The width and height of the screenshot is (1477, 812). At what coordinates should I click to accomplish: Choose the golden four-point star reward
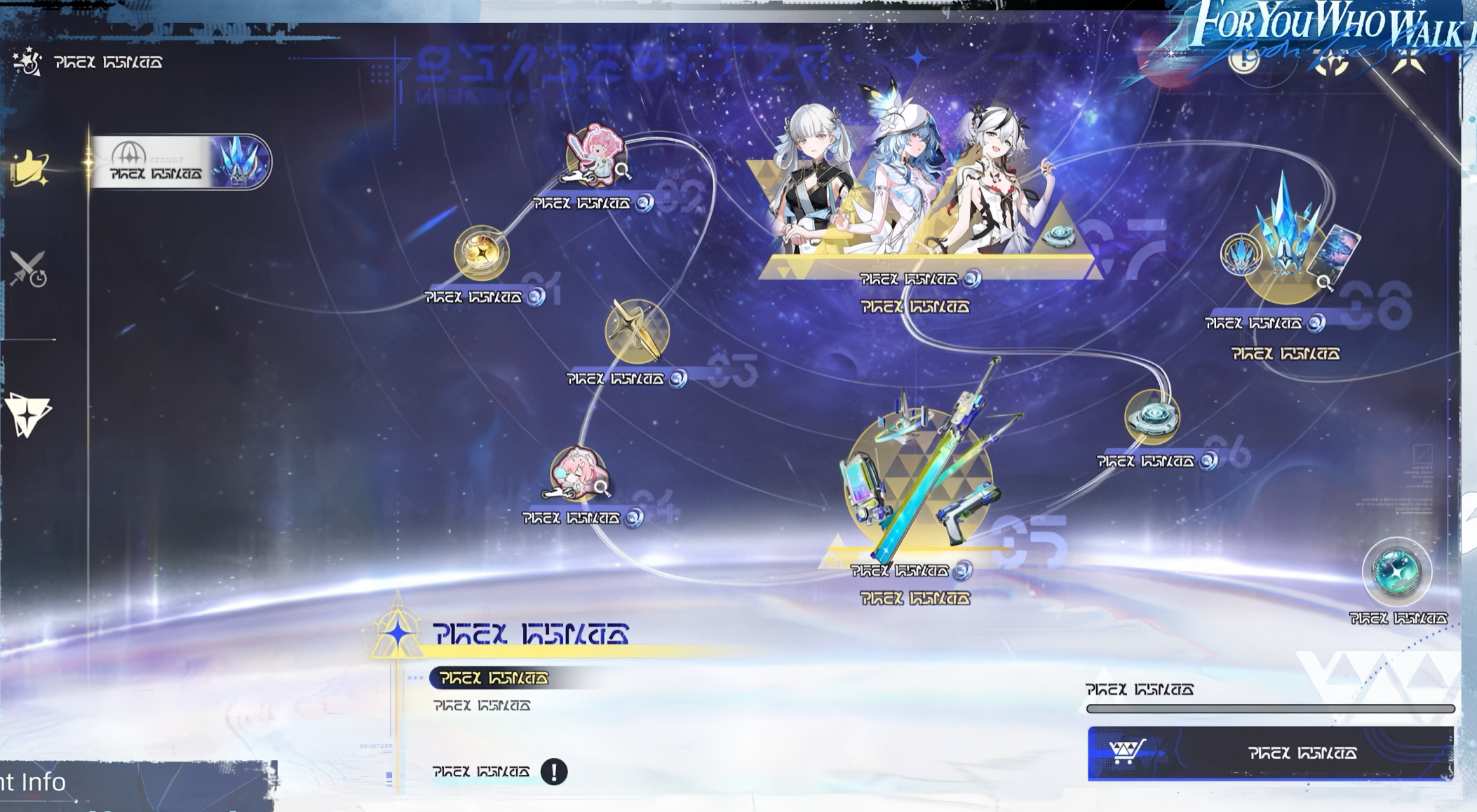click(x=637, y=332)
